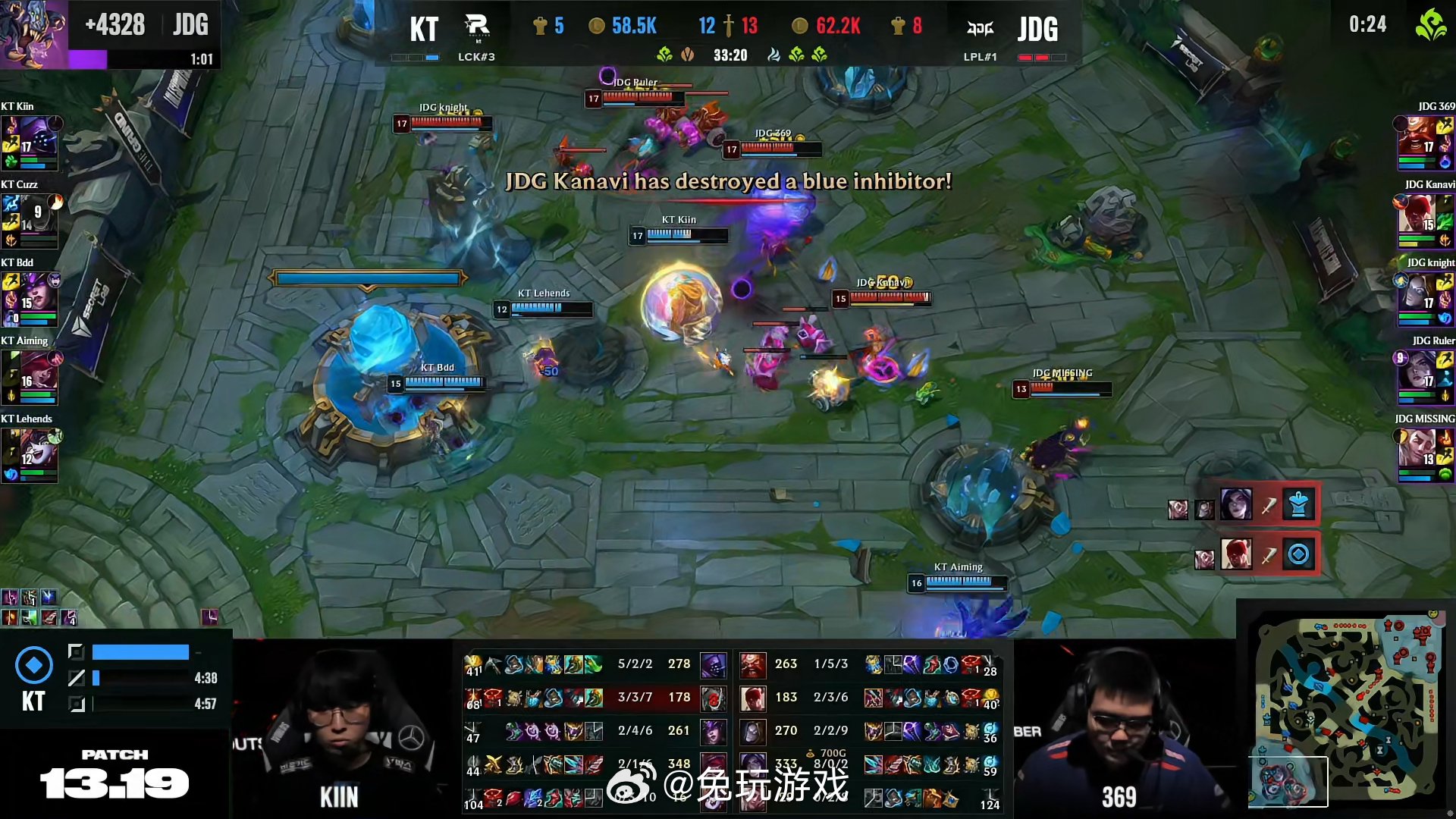1456x819 pixels.
Task: Click the sword kill-score icon between 12 and 13
Action: click(x=730, y=25)
